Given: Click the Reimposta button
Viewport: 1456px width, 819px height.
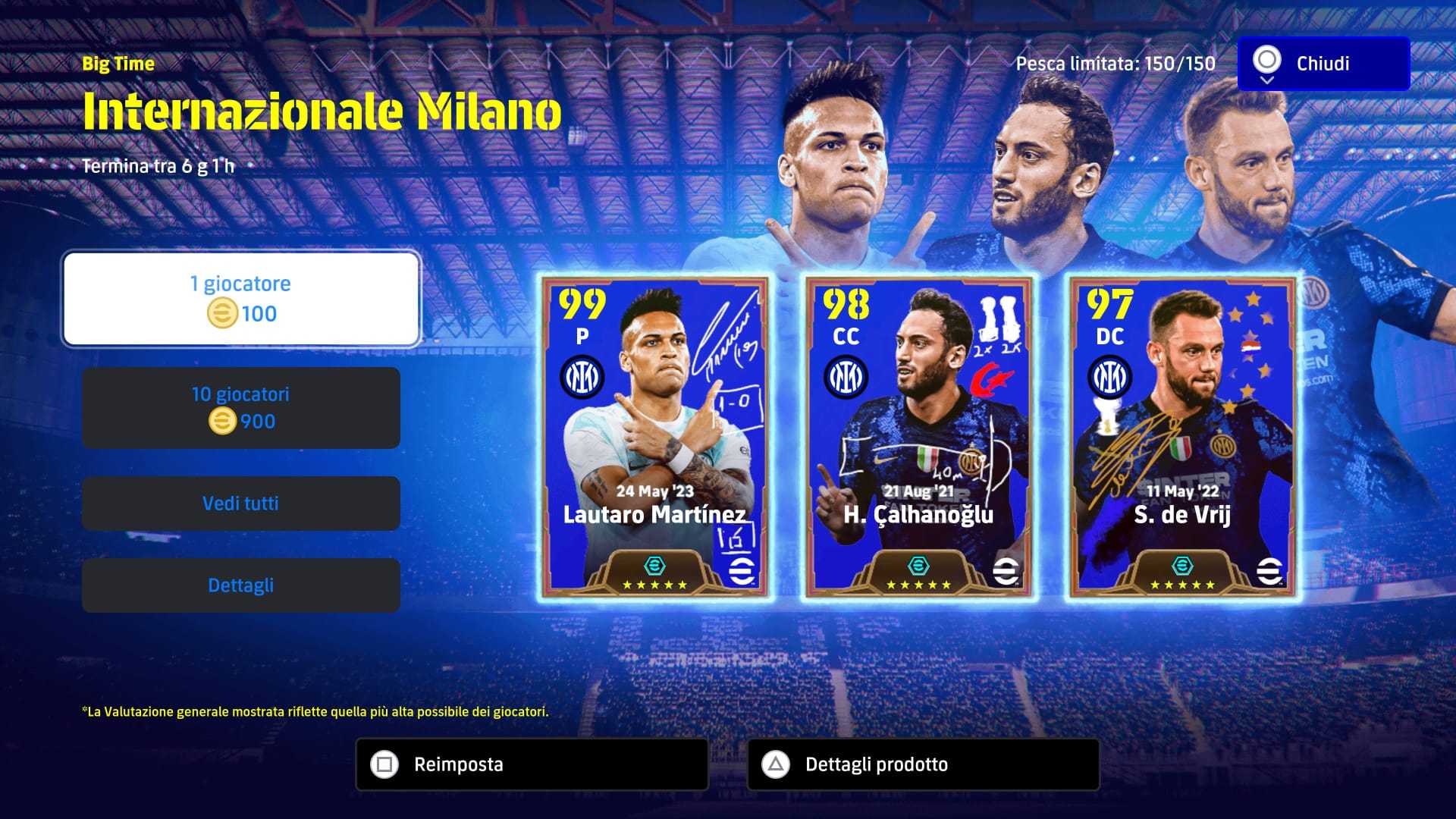Looking at the screenshot, I should tap(532, 764).
